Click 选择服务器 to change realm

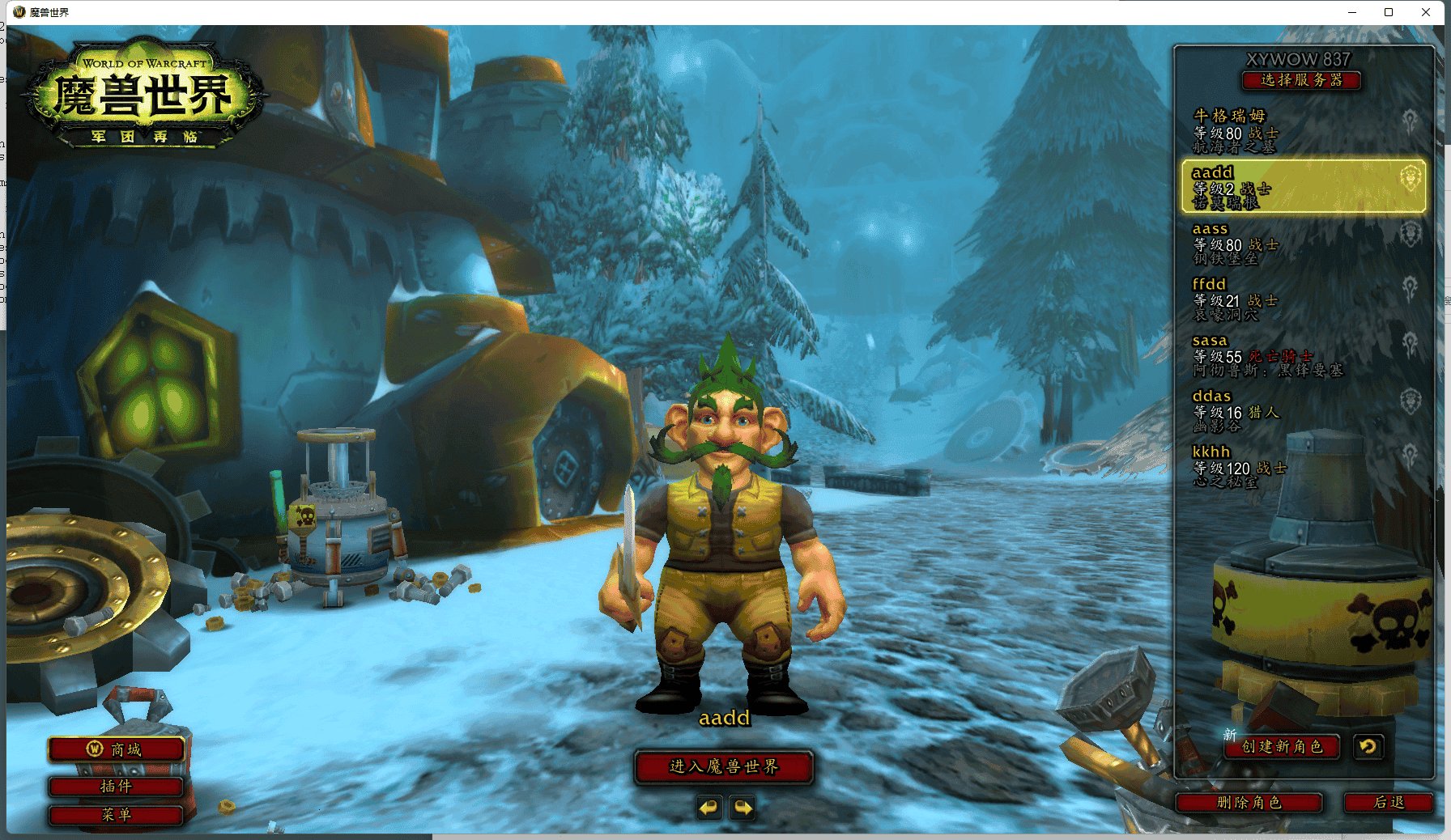click(1301, 80)
